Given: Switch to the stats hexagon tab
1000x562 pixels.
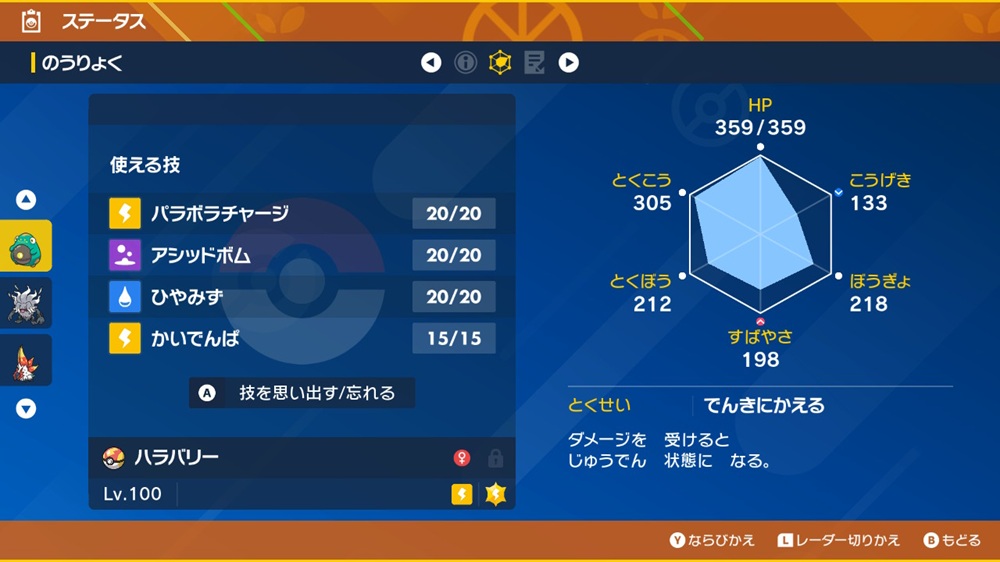Looking at the screenshot, I should click(x=499, y=63).
